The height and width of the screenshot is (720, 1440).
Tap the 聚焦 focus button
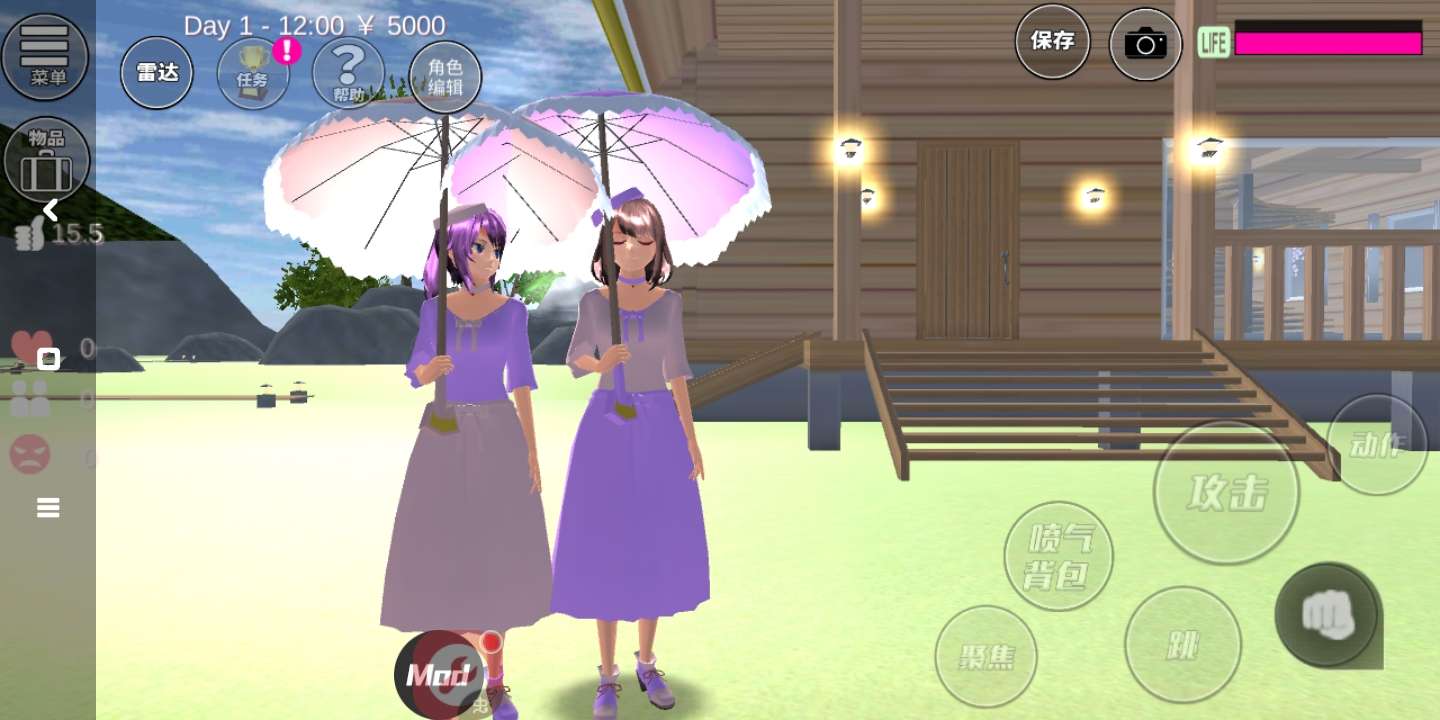[986, 656]
